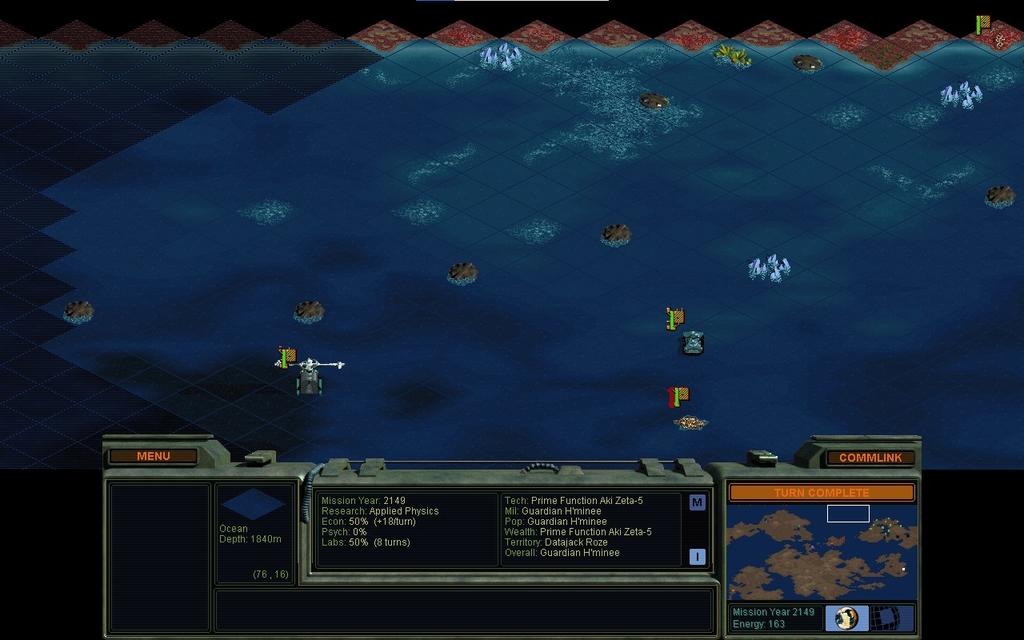This screenshot has height=640, width=1024.
Task: End turn with TURN COMPLETE
Action: pyautogui.click(x=821, y=493)
